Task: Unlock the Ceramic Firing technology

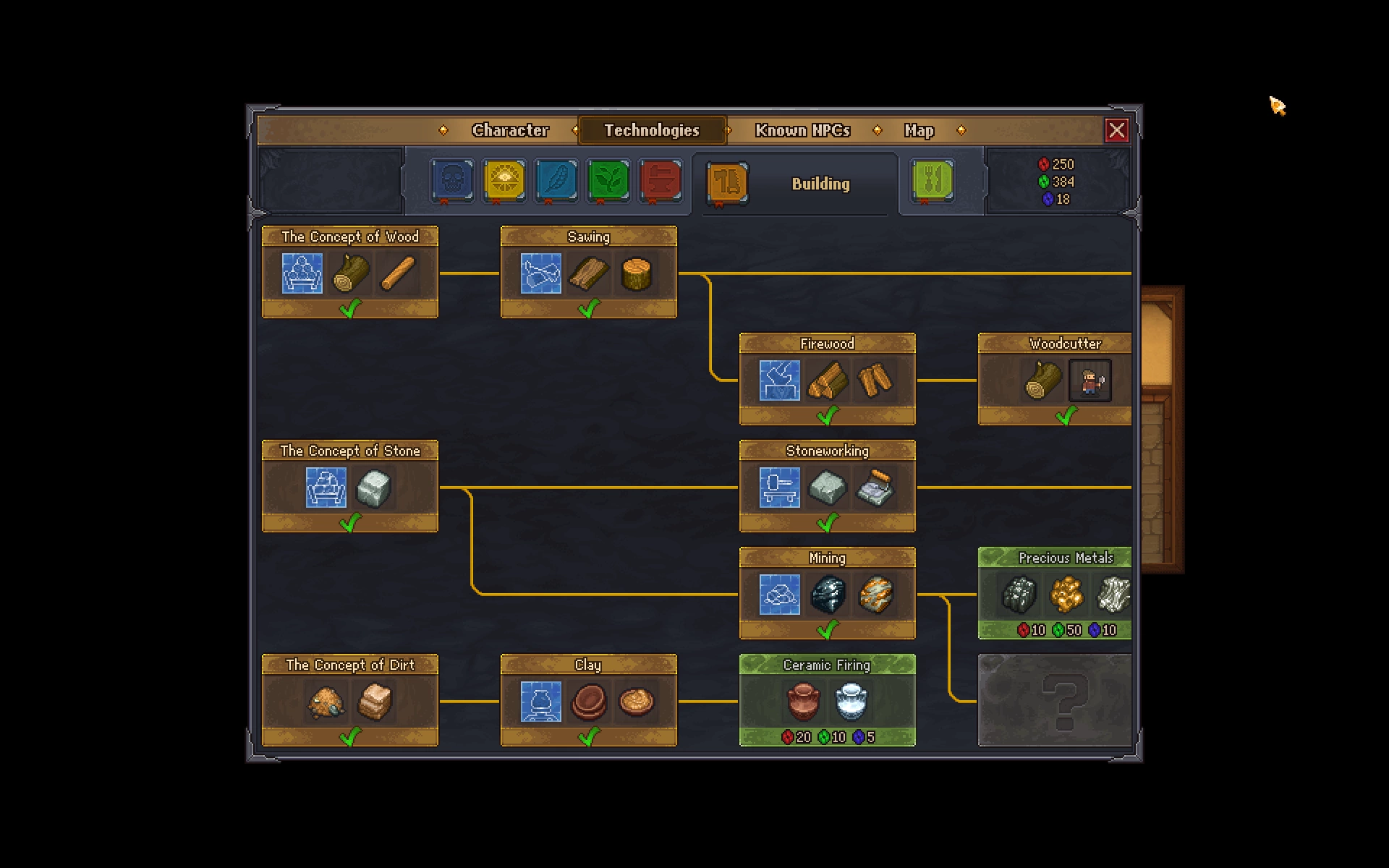Action: [x=827, y=699]
